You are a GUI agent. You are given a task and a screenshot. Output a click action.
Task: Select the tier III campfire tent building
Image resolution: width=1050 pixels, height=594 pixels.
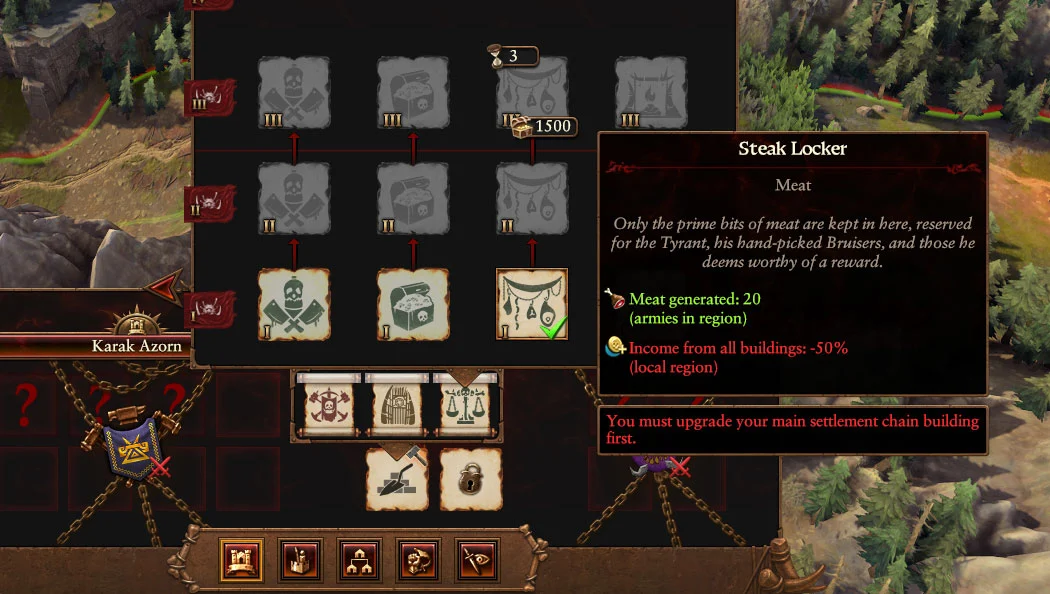point(651,93)
